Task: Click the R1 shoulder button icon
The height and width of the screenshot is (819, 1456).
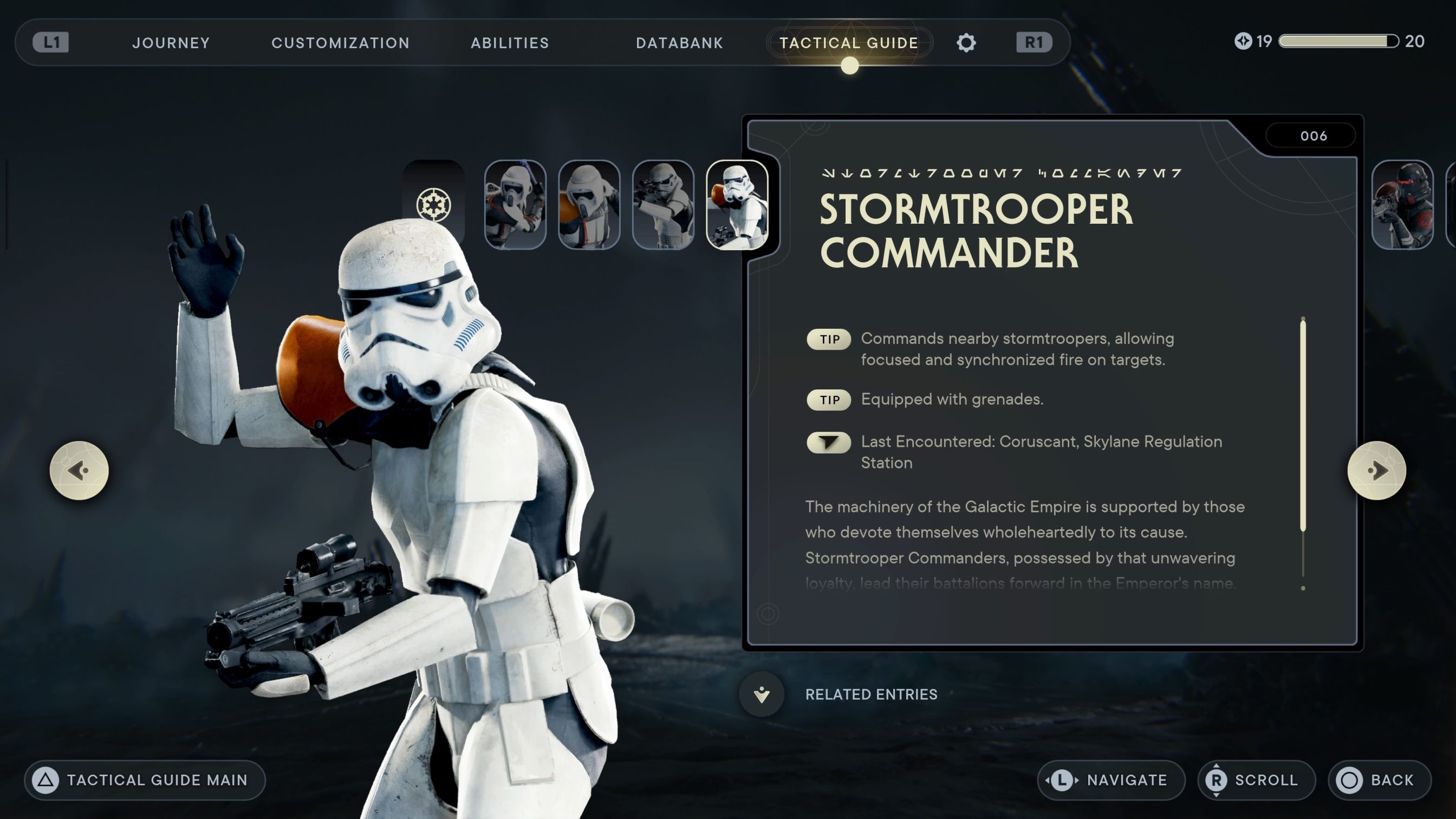Action: [1035, 42]
